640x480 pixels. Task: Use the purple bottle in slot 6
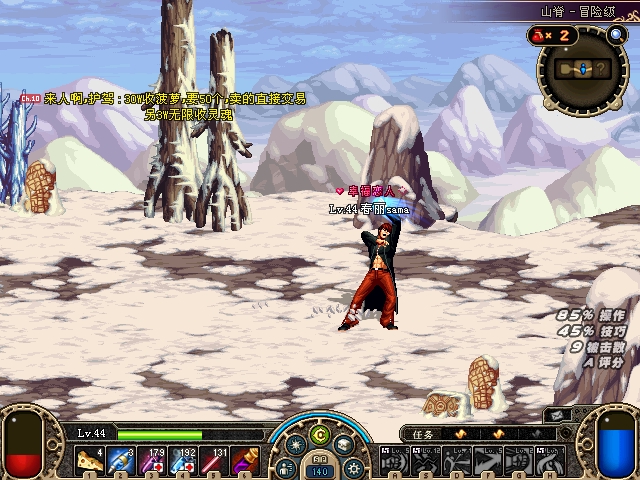click(246, 460)
